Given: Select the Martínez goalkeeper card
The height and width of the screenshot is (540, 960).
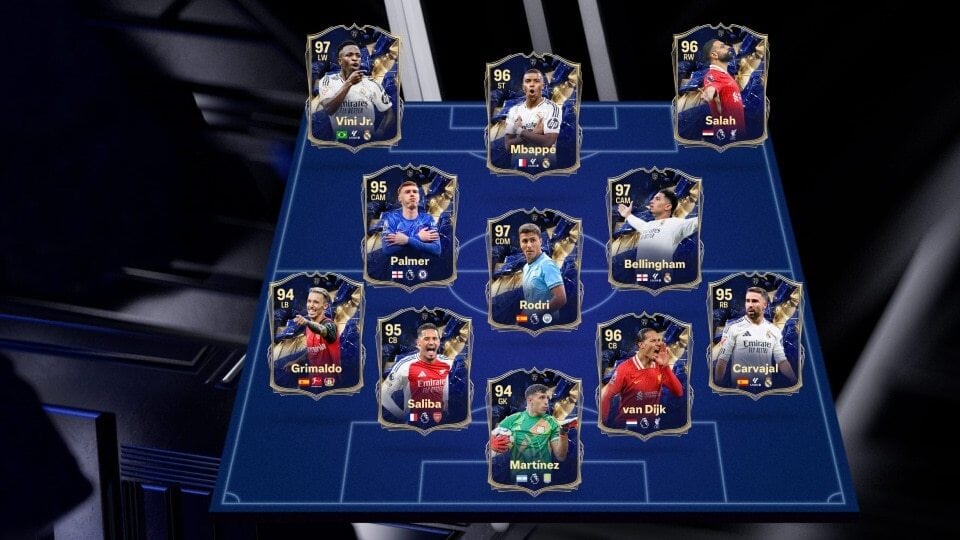Looking at the screenshot, I should pyautogui.click(x=533, y=432).
